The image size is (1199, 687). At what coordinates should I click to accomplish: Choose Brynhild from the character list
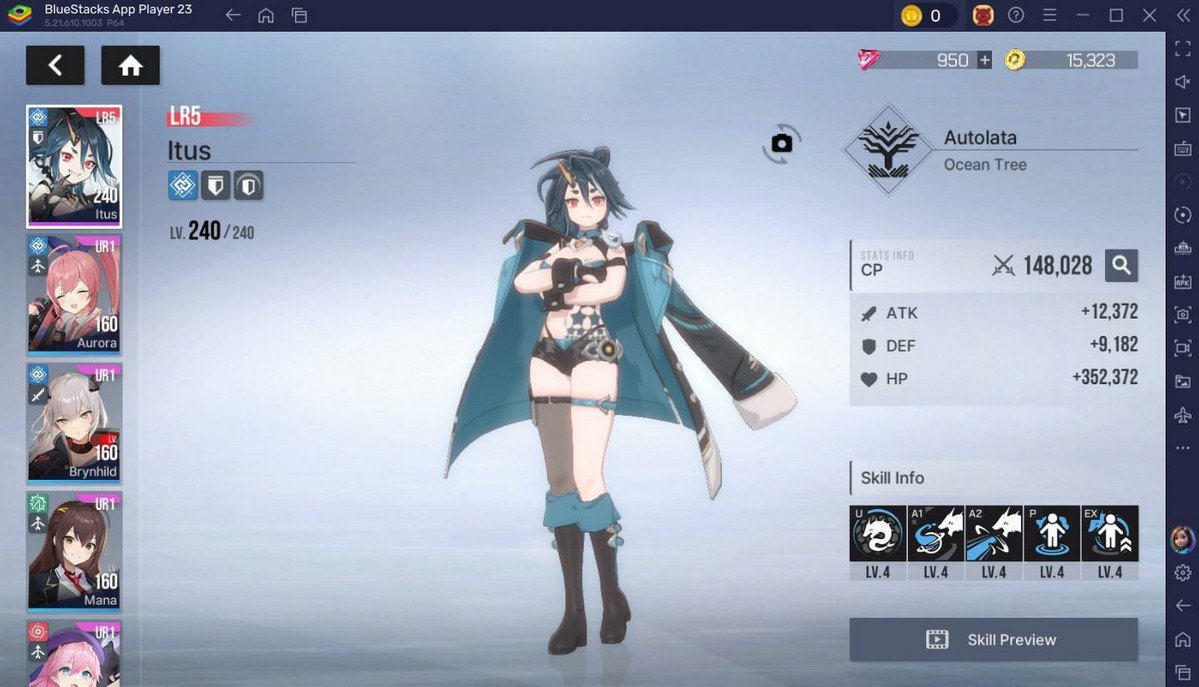point(74,422)
